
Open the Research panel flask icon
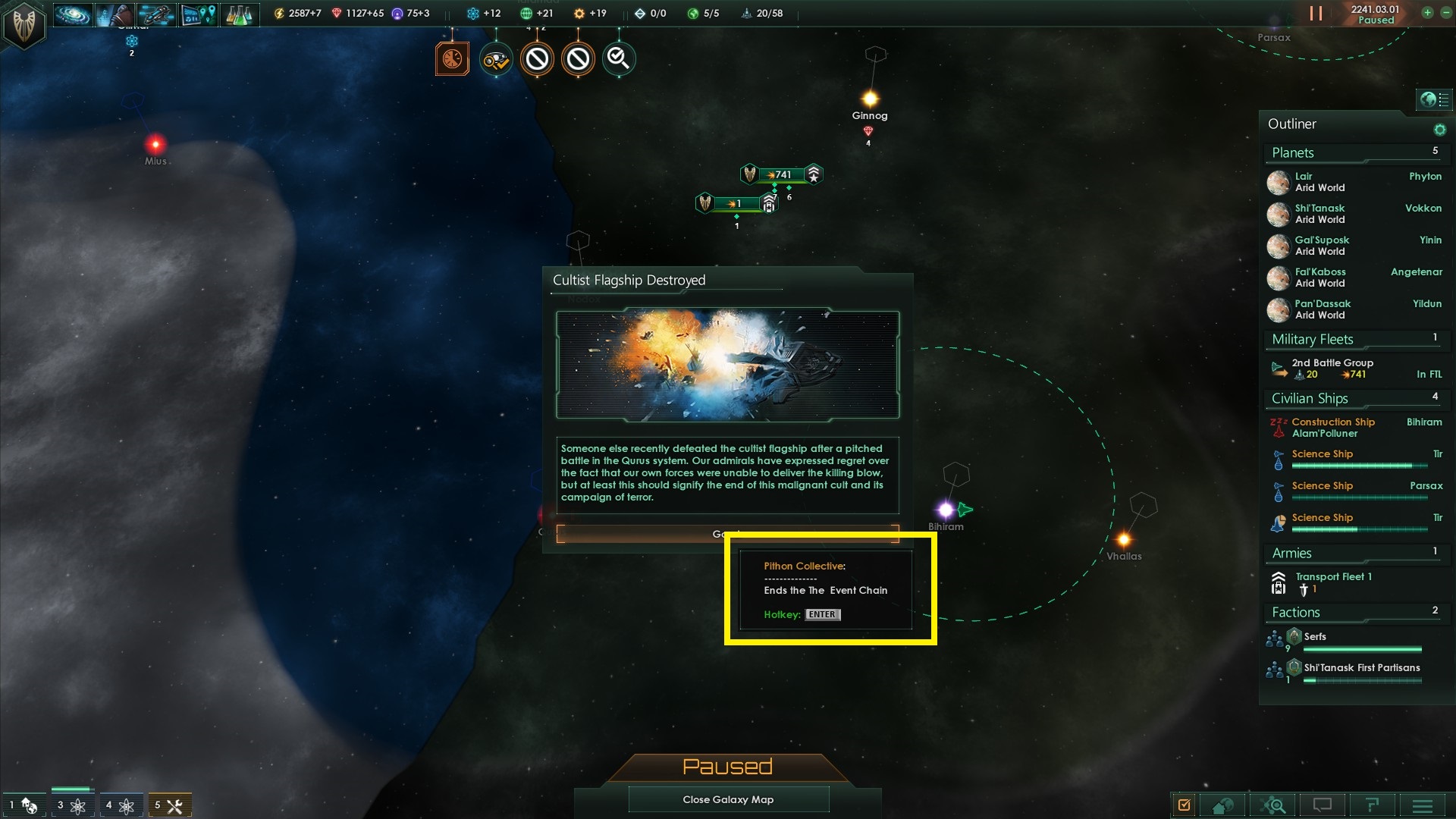coord(240,14)
